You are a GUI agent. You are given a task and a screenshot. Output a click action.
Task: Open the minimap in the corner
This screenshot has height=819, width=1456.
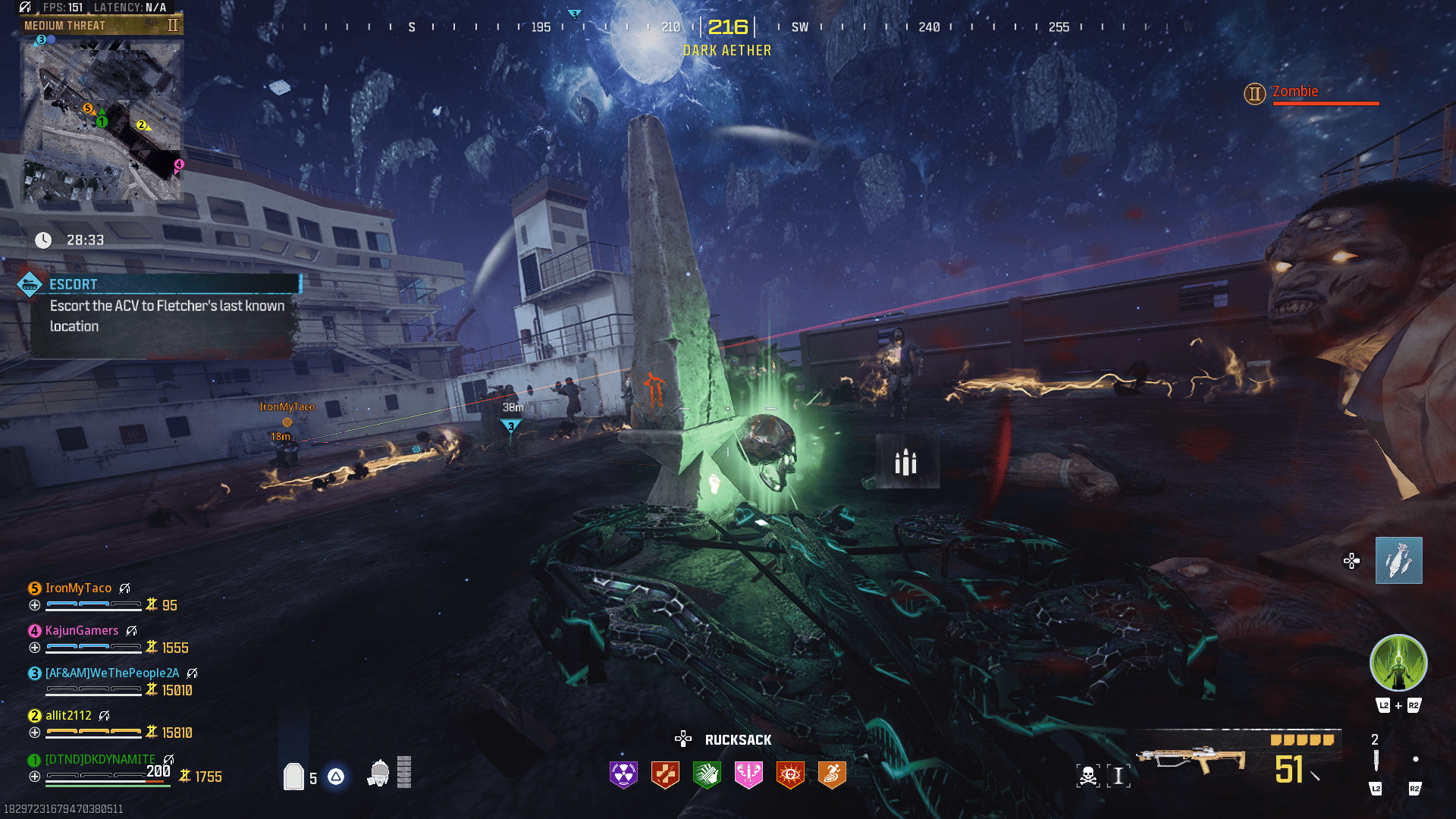[102, 118]
